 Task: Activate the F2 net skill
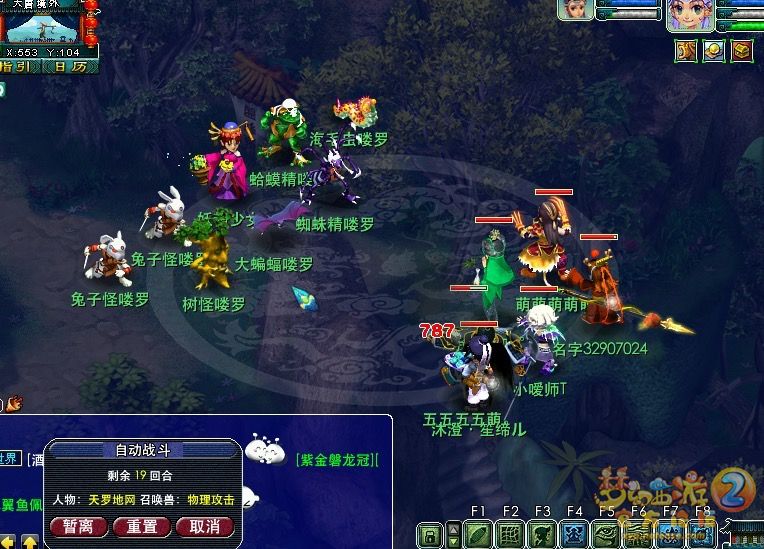tap(510, 535)
